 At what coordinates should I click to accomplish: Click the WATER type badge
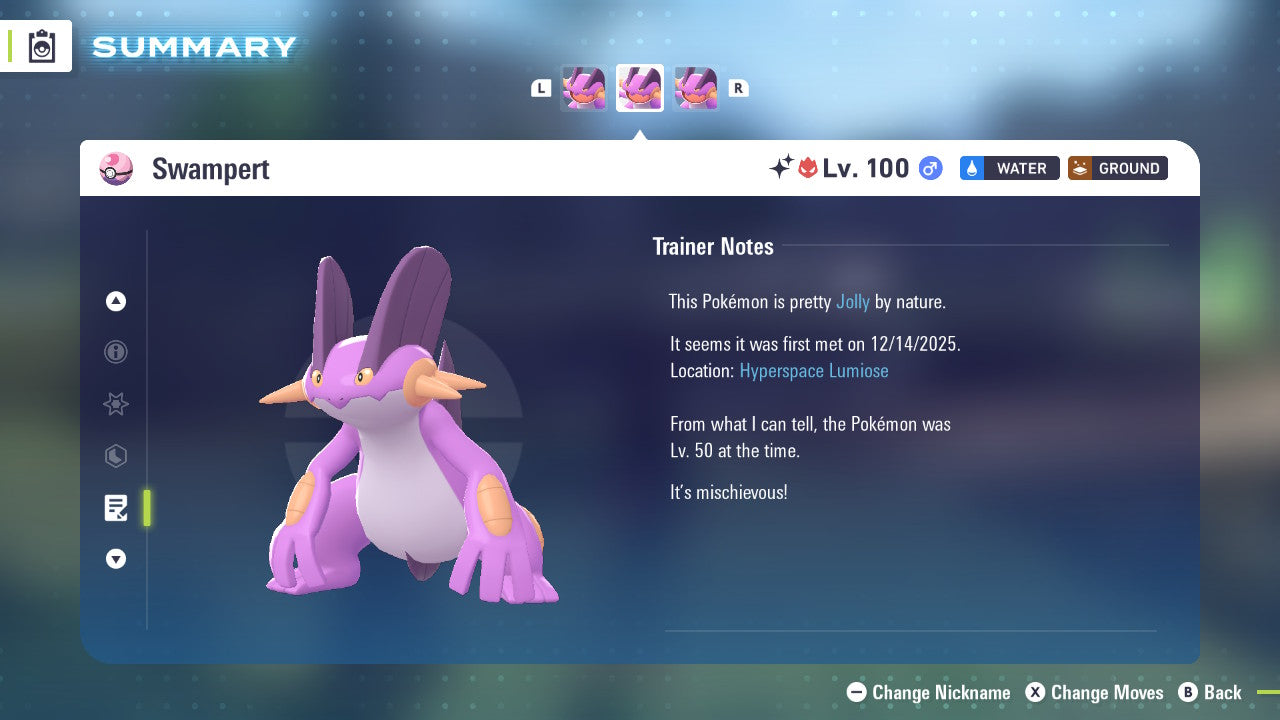pyautogui.click(x=1009, y=168)
